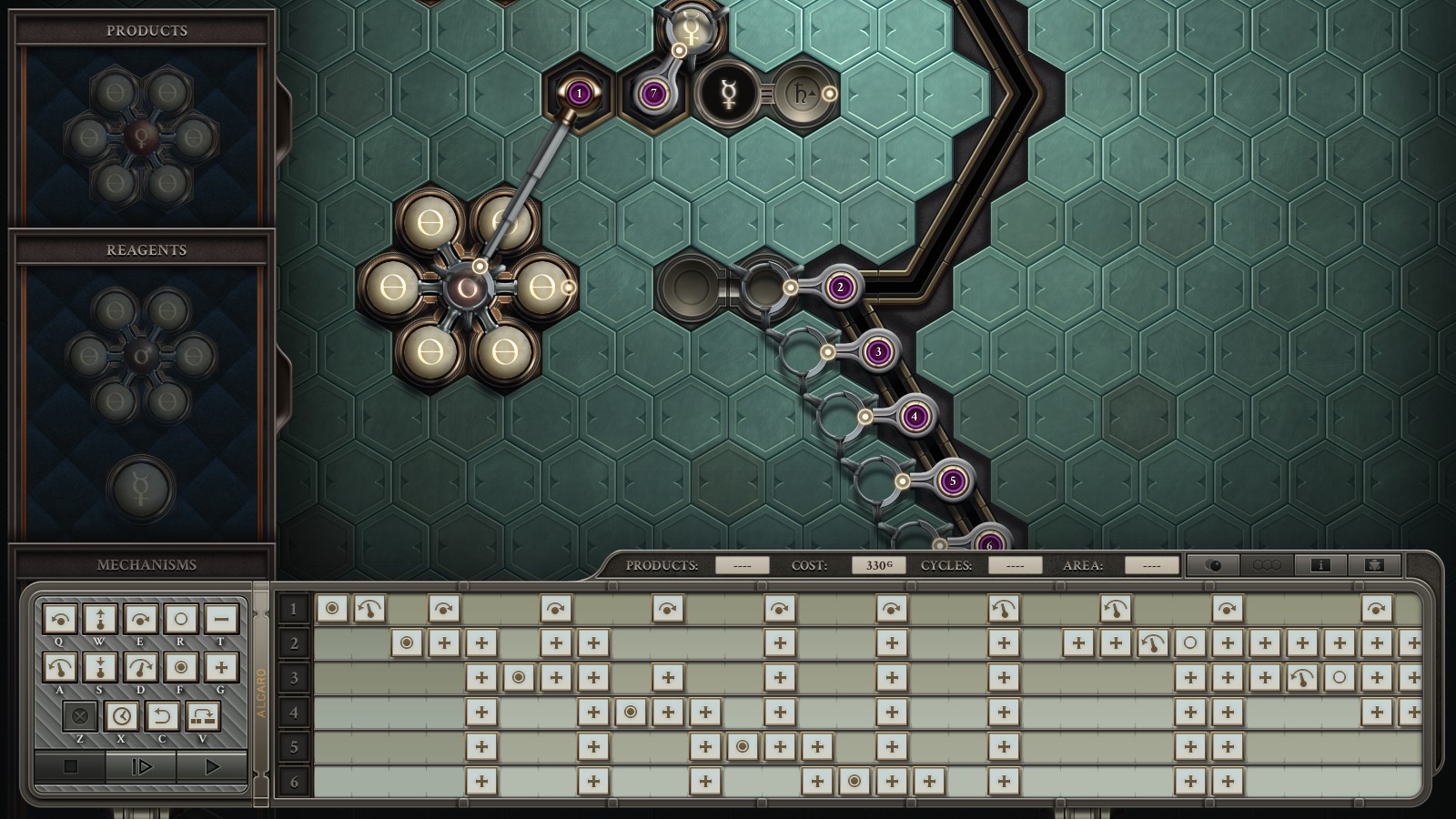Select the repeat instruction tool
Image resolution: width=1456 pixels, height=819 pixels.
202,717
